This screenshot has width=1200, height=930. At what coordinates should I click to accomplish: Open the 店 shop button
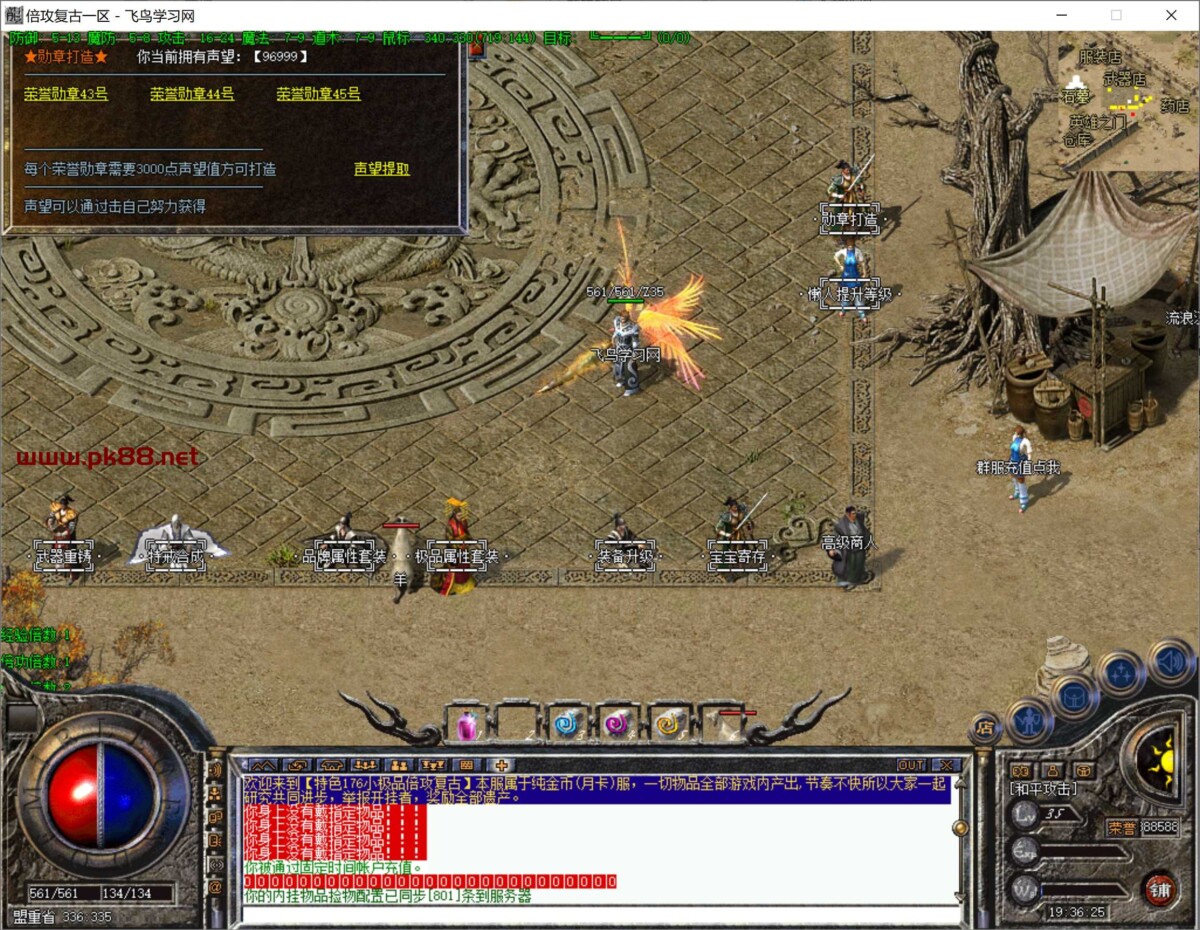[x=985, y=728]
